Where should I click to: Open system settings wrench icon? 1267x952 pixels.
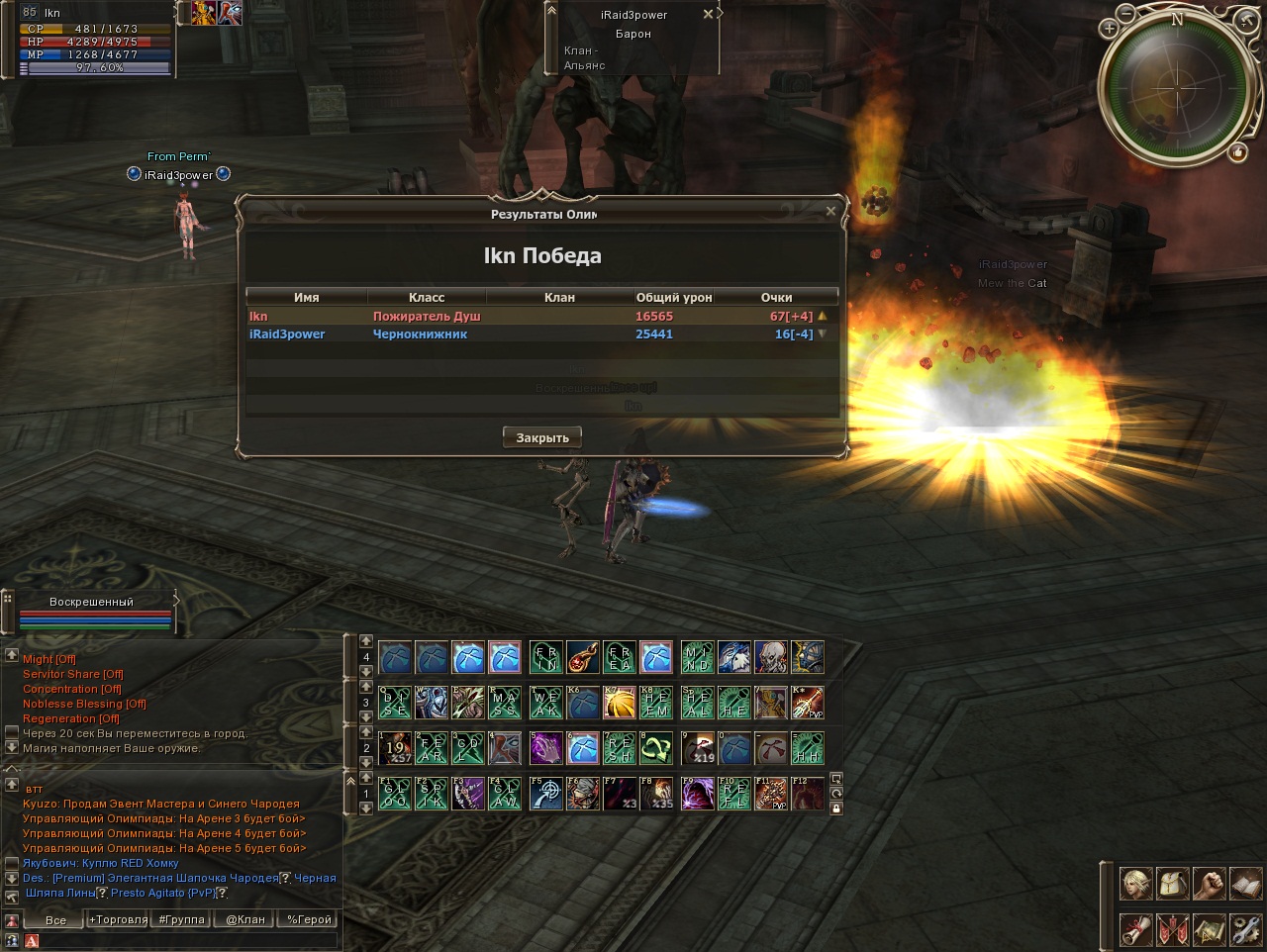1245,929
